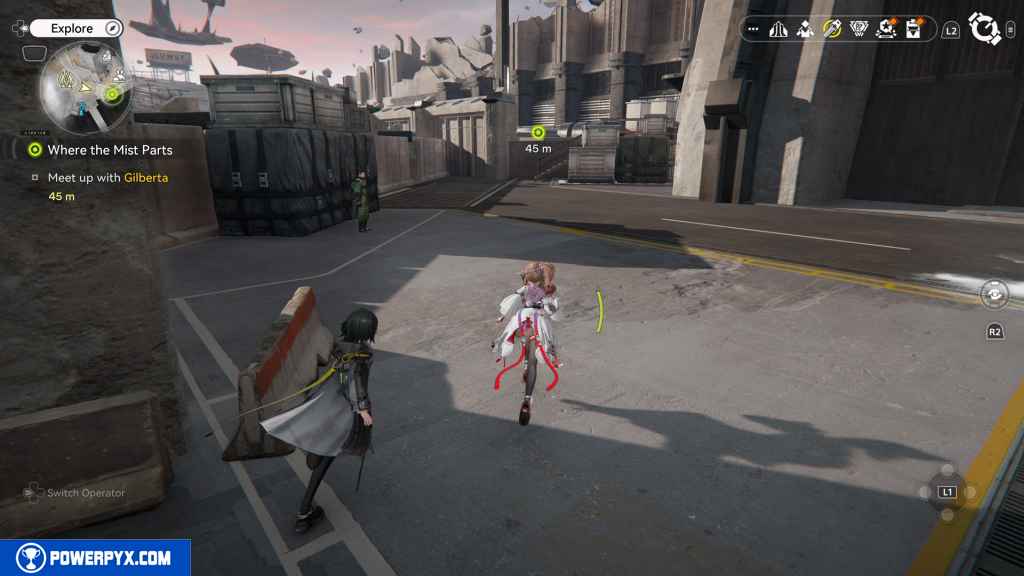Open the large circular gear-like menu icon
1024x576 pixels.
(985, 29)
